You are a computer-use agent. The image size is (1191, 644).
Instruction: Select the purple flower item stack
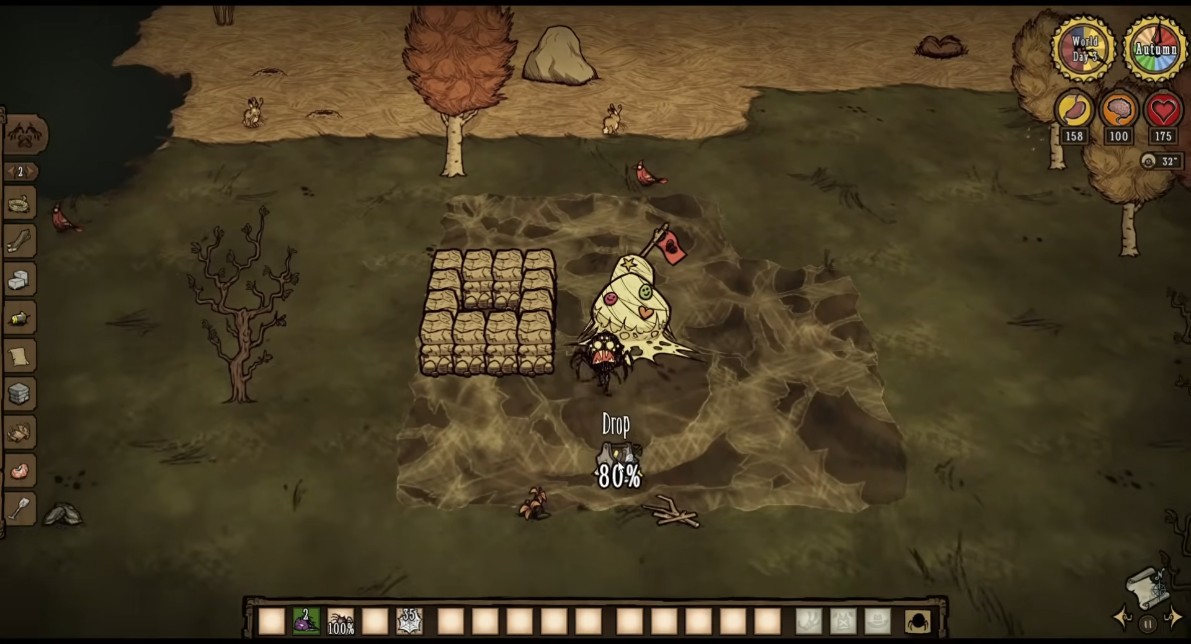tap(306, 621)
